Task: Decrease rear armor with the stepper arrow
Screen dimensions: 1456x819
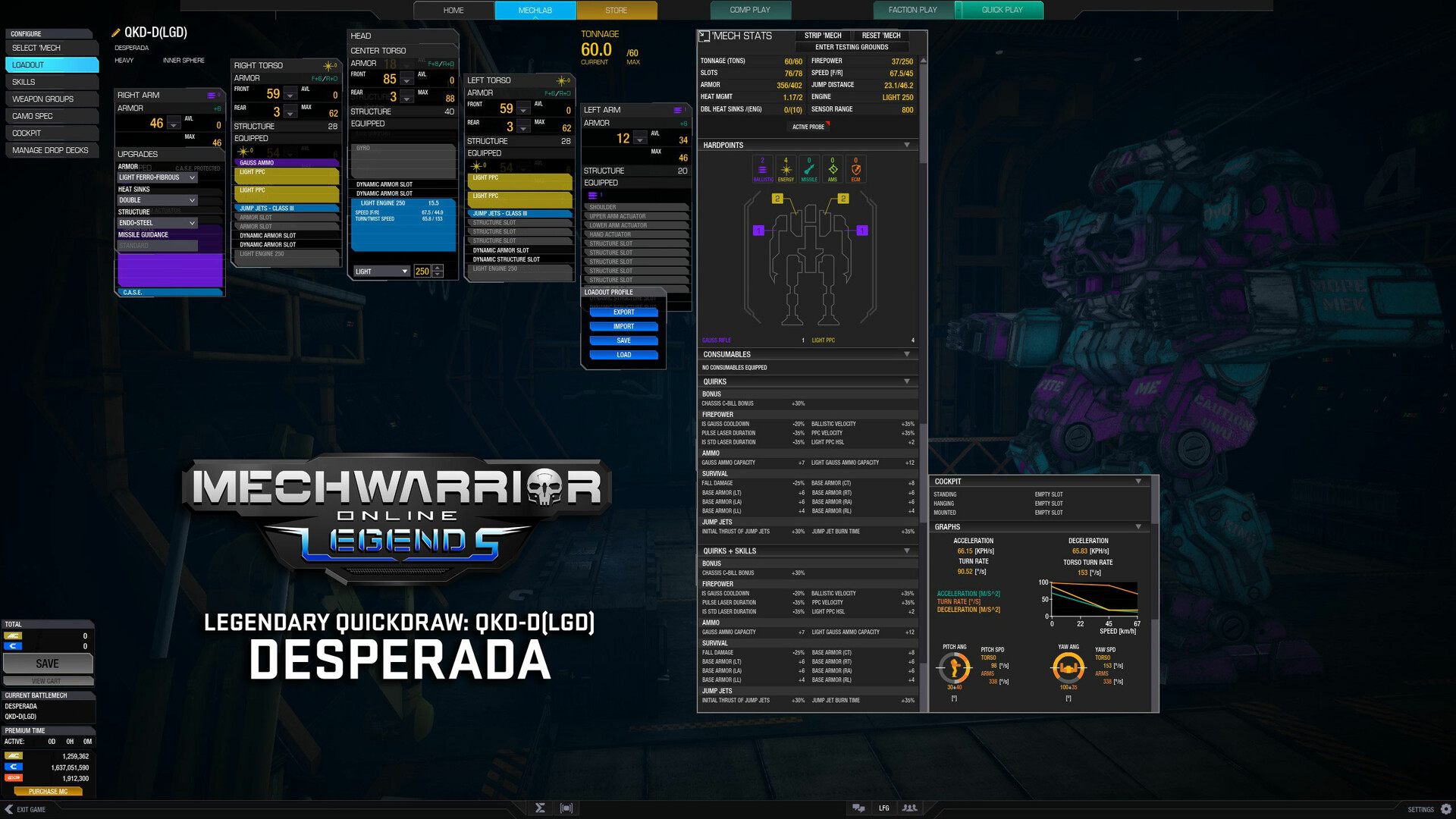Action: (290, 114)
